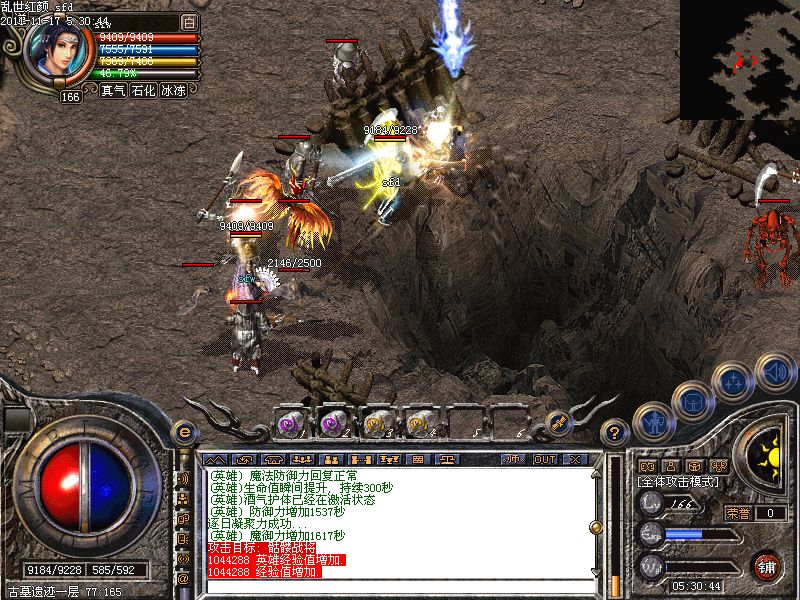This screenshot has width=800, height=600.
Task: Open the skills sparkle round button
Action: [x=735, y=381]
